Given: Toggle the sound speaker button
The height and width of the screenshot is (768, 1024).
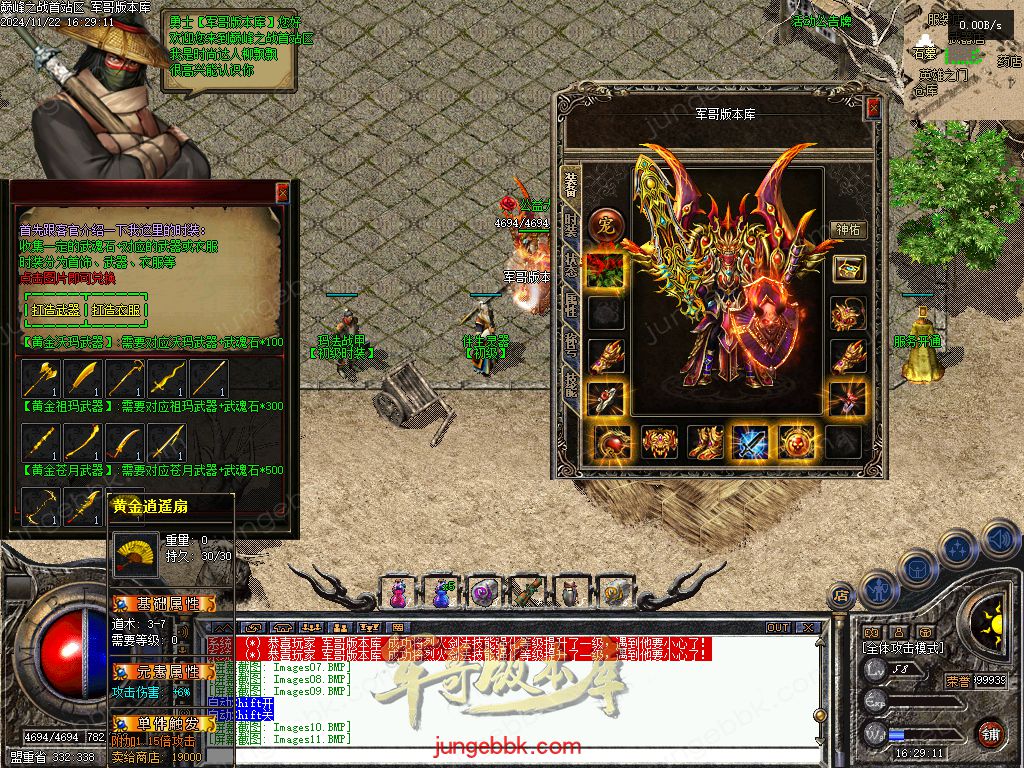Looking at the screenshot, I should coord(1000,540).
